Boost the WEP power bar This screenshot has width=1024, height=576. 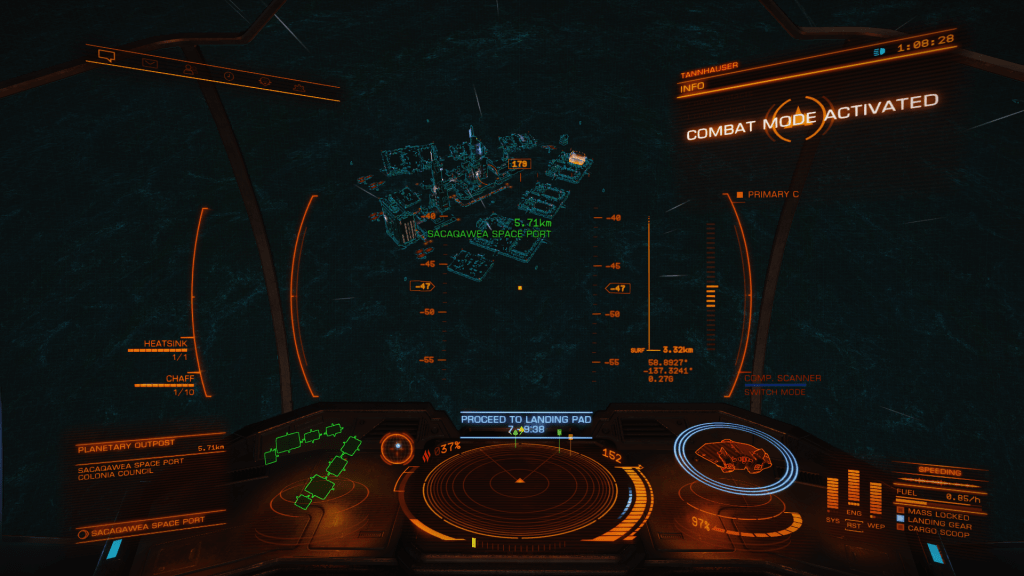876,498
